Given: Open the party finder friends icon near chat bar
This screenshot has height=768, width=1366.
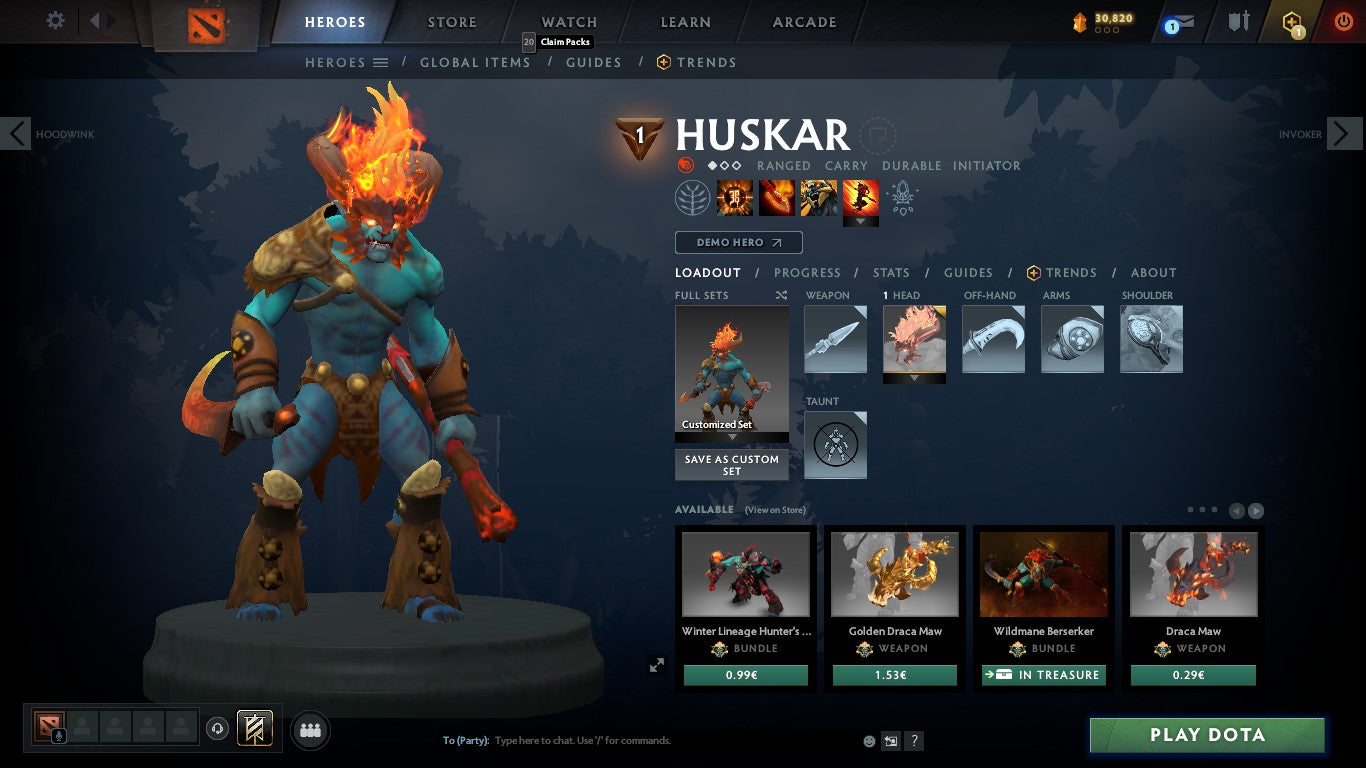Looking at the screenshot, I should 309,730.
